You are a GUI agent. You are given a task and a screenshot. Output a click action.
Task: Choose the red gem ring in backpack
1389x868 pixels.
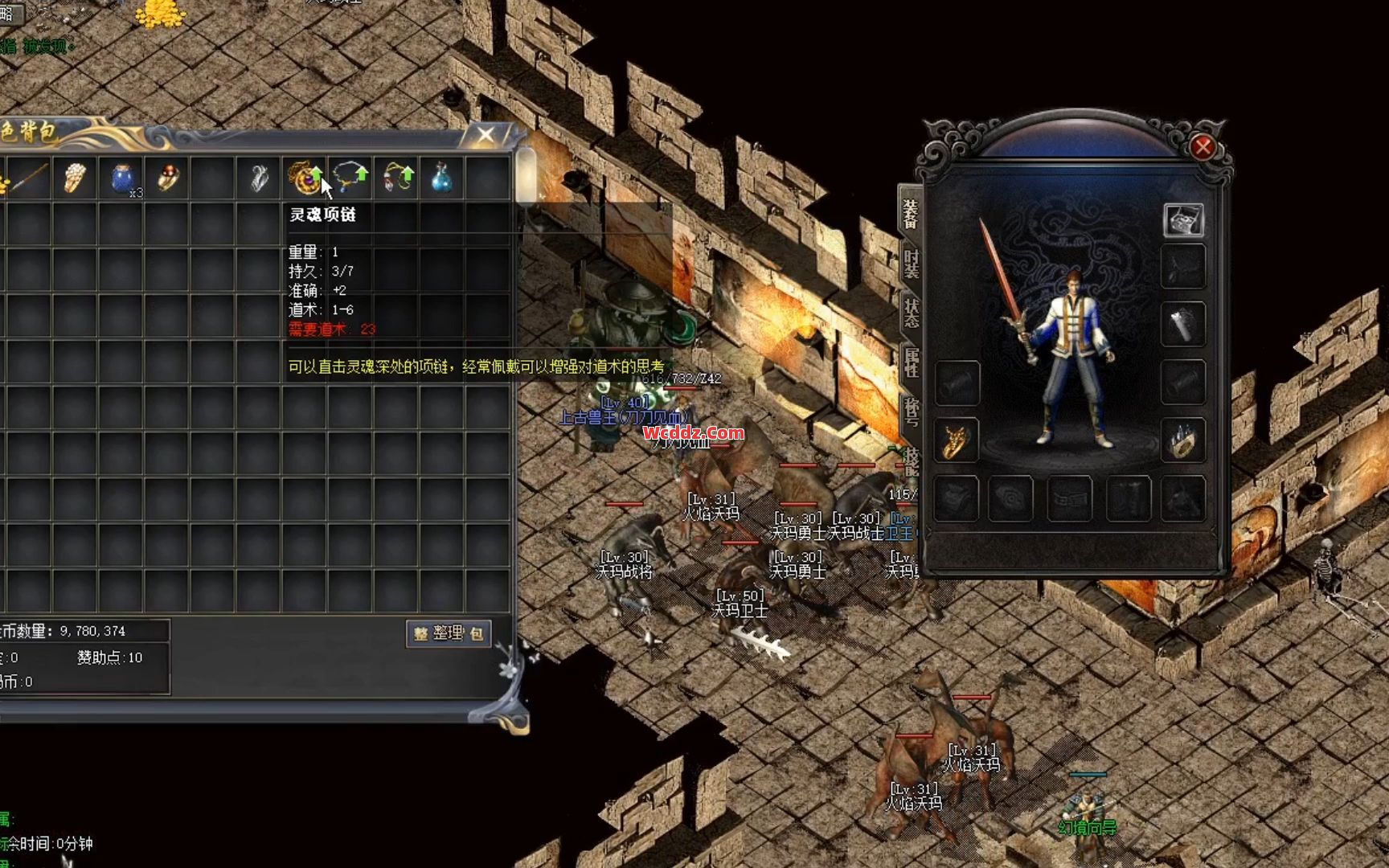[x=167, y=178]
